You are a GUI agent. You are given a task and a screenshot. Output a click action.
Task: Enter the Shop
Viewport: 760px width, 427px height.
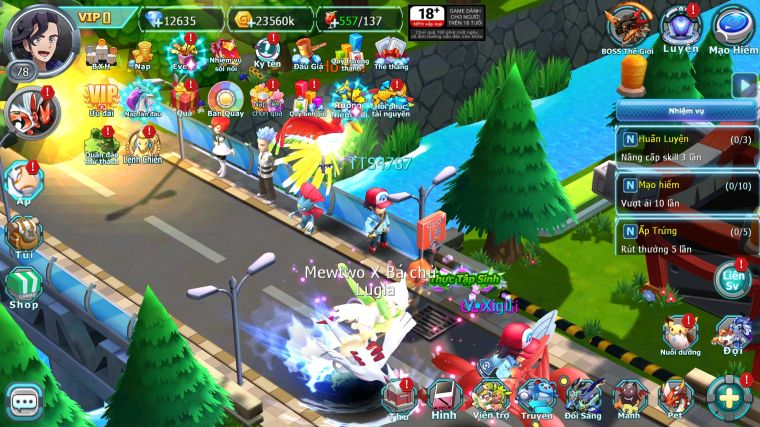(x=24, y=285)
